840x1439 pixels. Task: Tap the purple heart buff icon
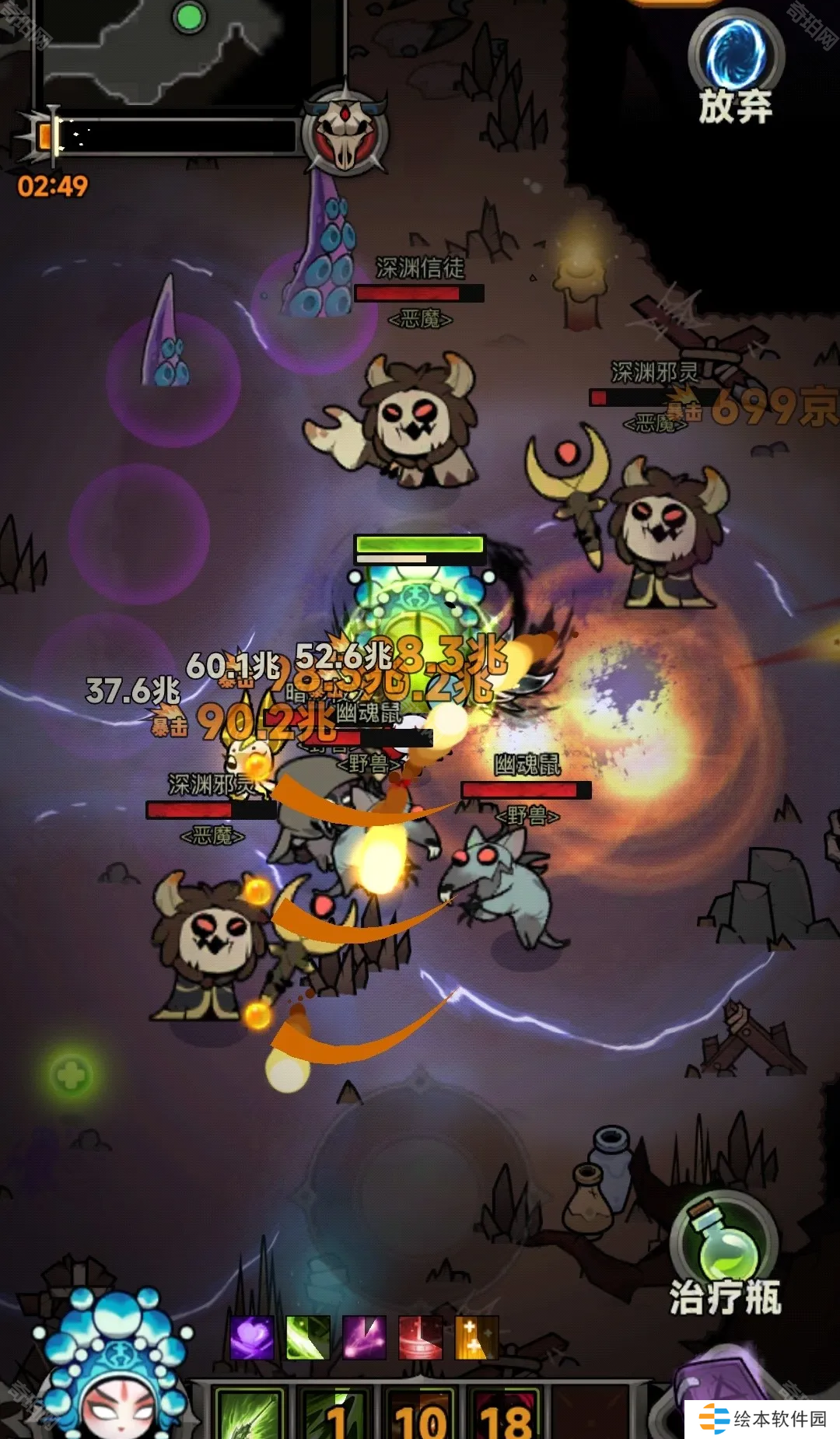(252, 1338)
